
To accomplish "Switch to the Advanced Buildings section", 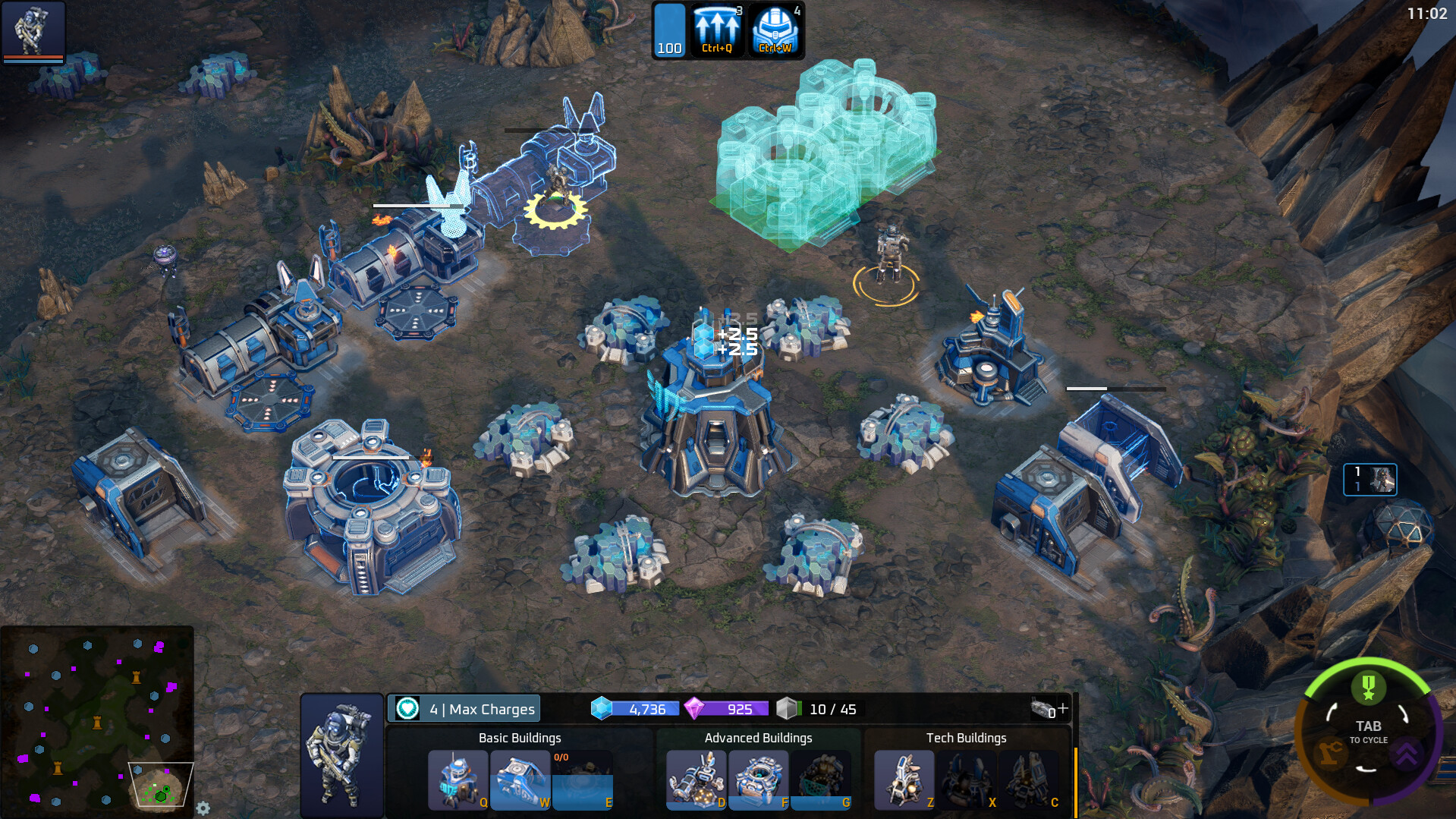I will pyautogui.click(x=758, y=737).
